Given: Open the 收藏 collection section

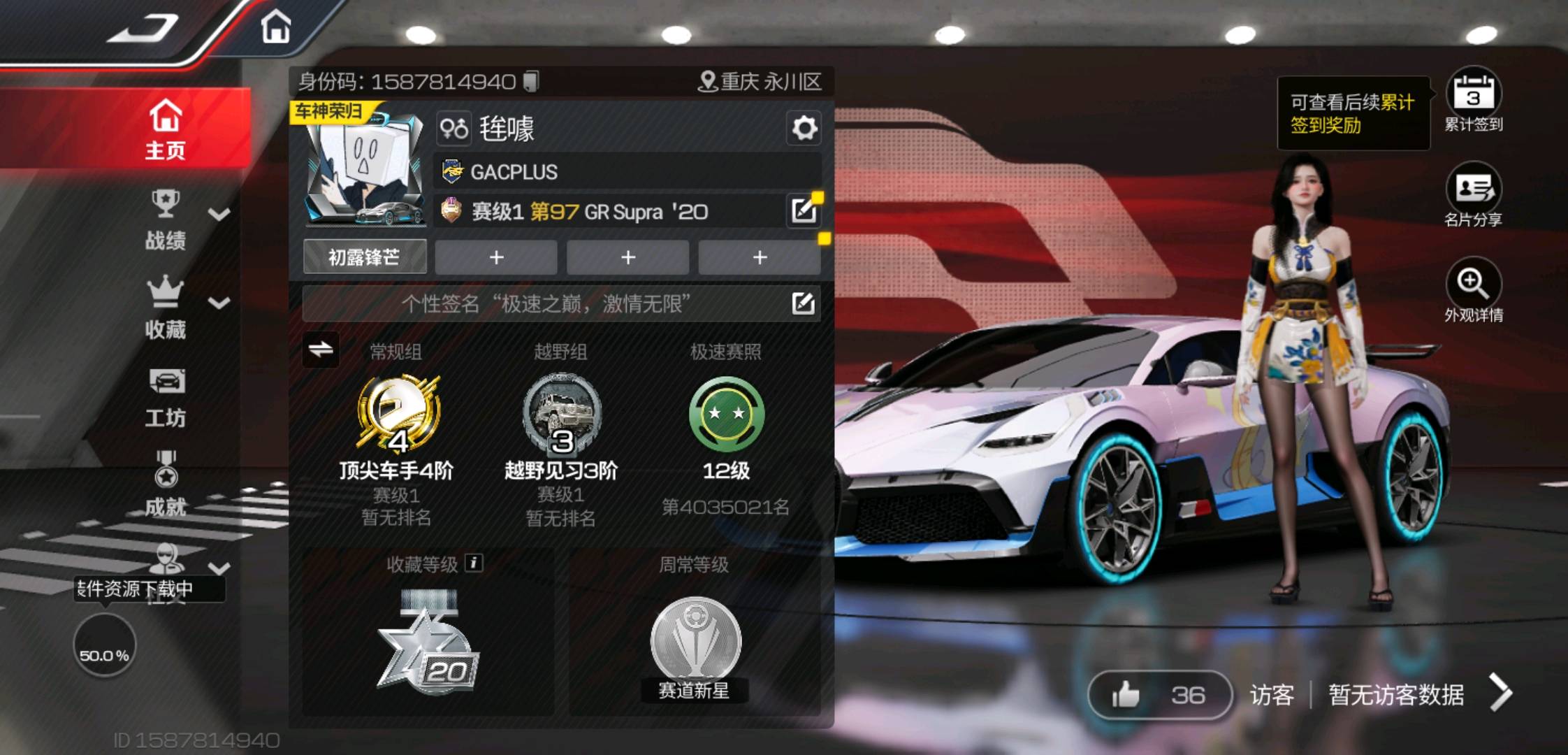Looking at the screenshot, I should (166, 308).
